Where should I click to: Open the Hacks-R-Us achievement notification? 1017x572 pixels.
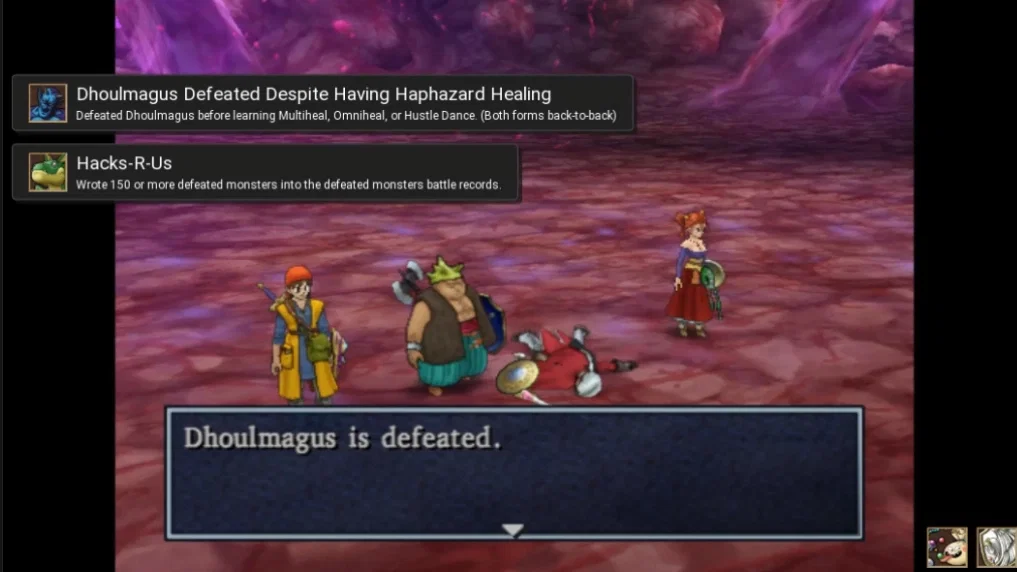[x=266, y=172]
